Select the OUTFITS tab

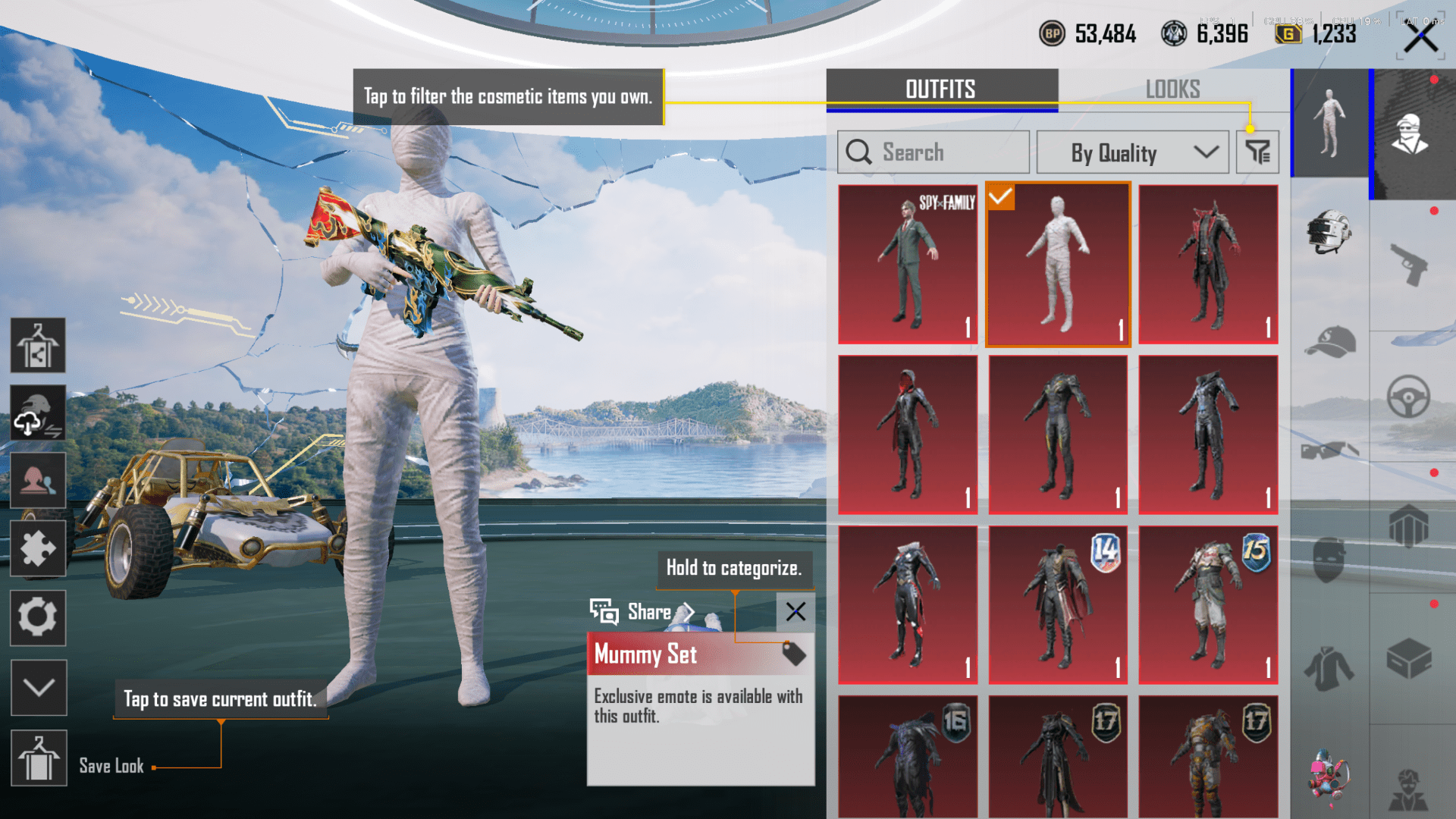pyautogui.click(x=940, y=89)
